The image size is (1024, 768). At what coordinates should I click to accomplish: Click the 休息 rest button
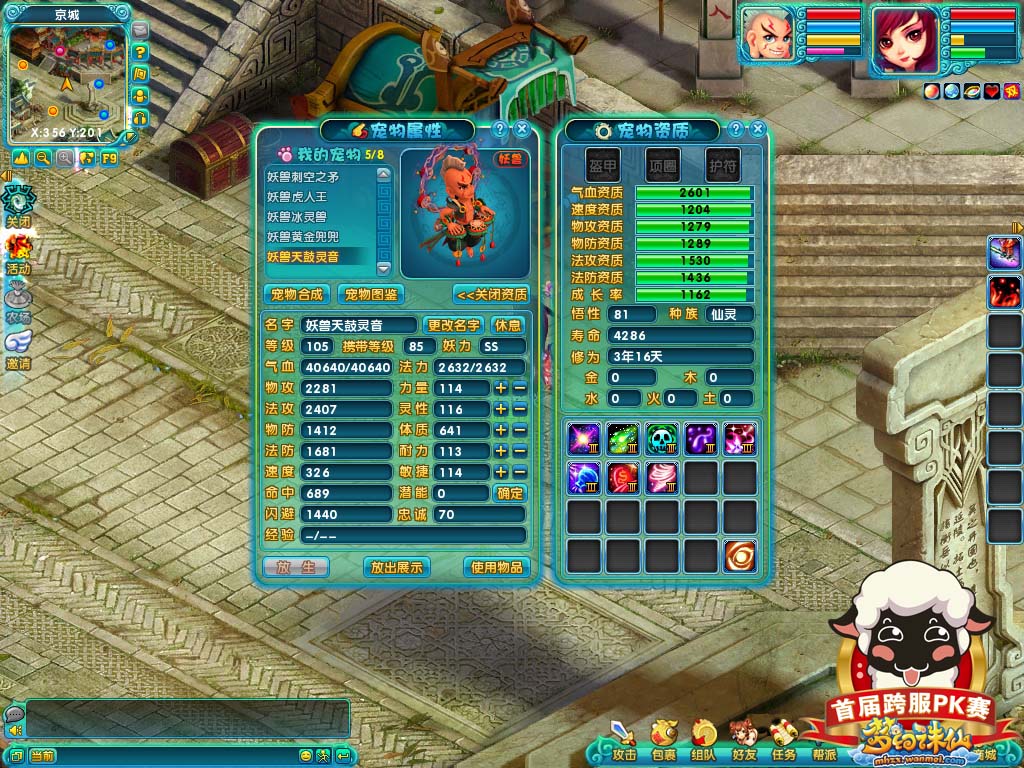tap(507, 325)
